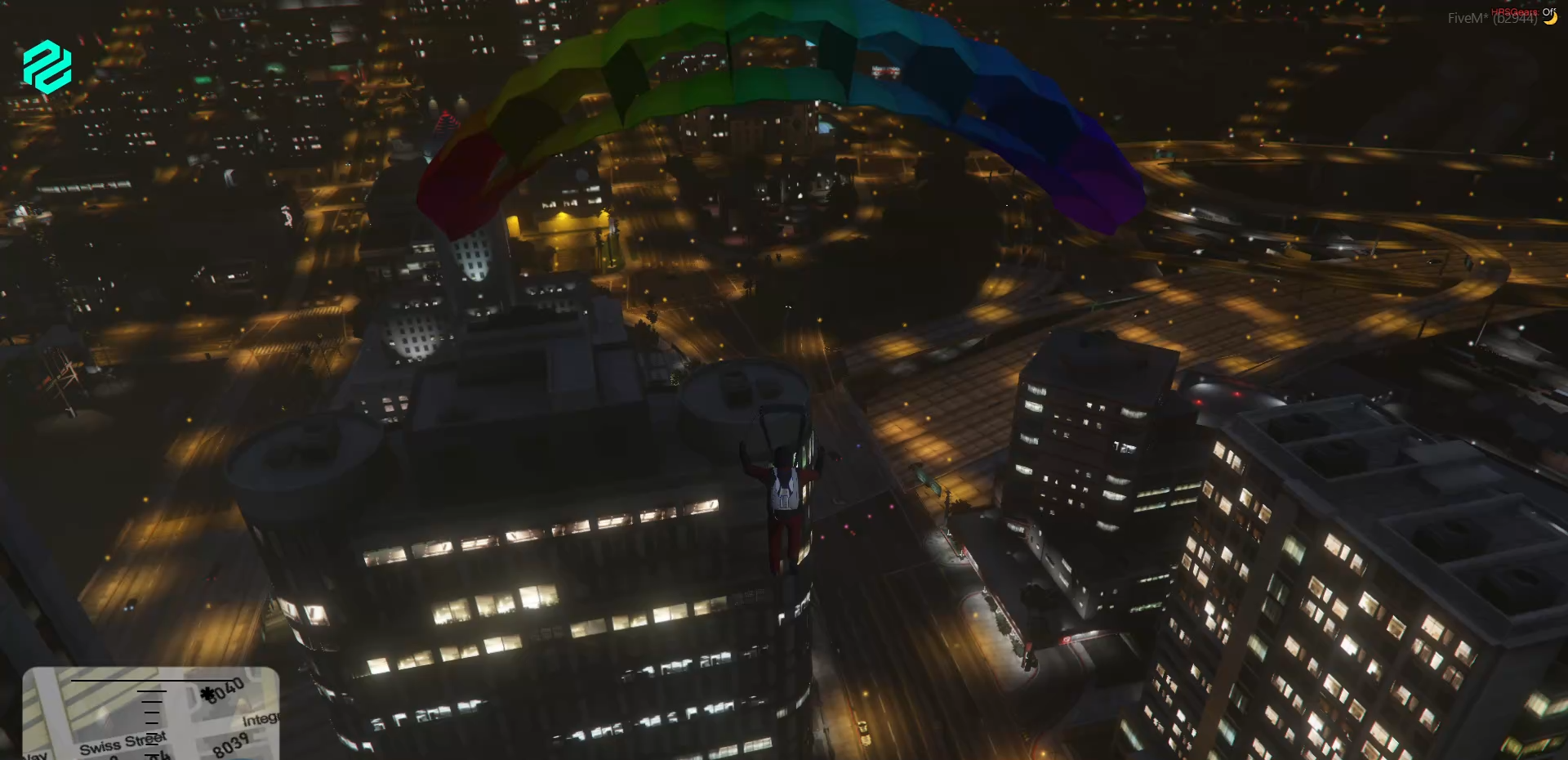
Task: Click the teal server logo
Action: [47, 66]
